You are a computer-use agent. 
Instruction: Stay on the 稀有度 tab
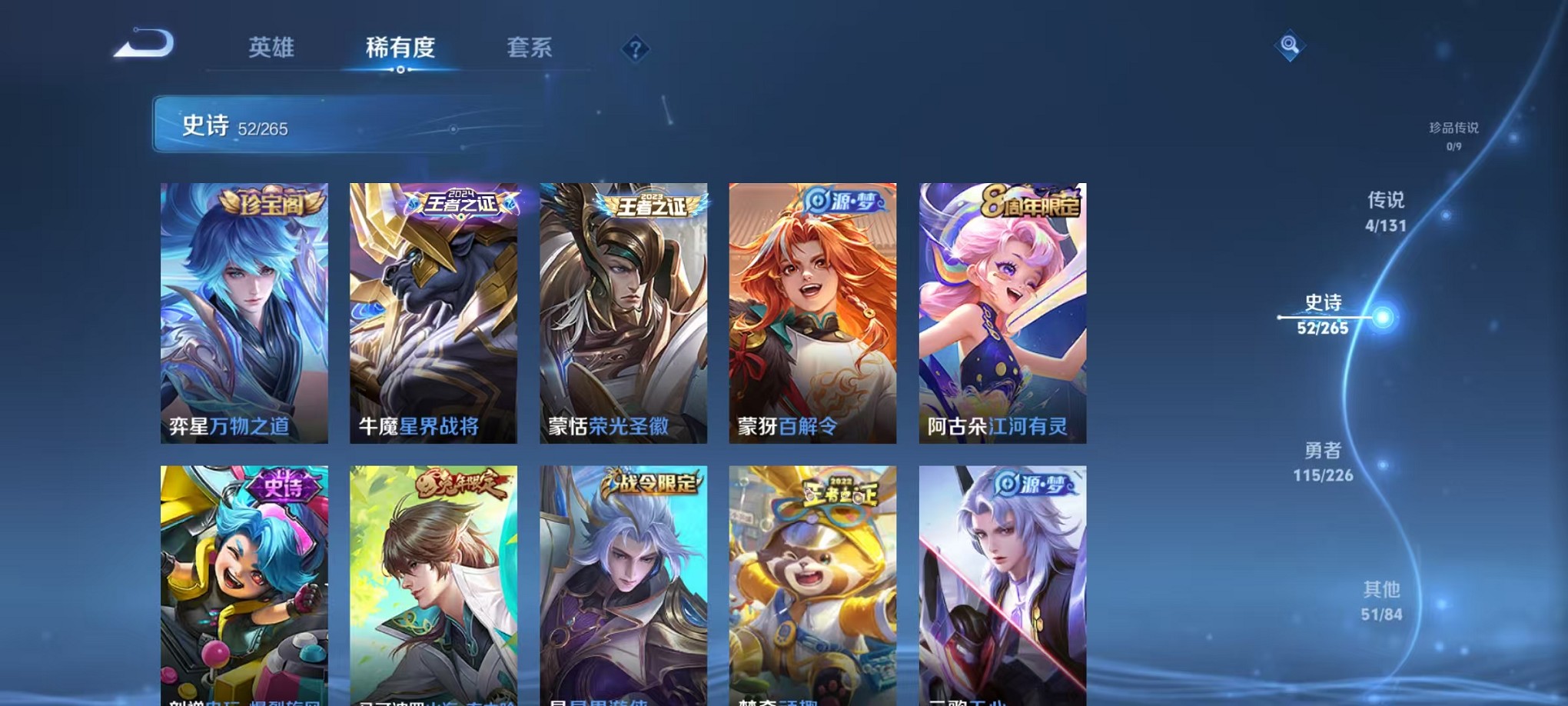pos(400,48)
